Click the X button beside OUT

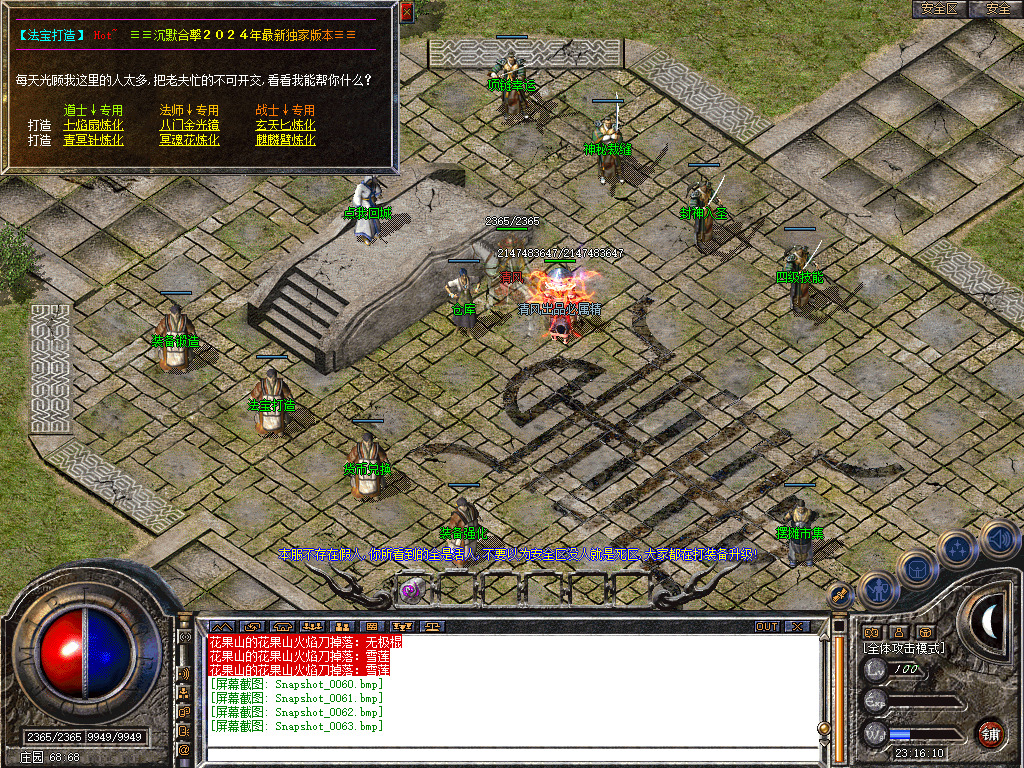click(796, 627)
